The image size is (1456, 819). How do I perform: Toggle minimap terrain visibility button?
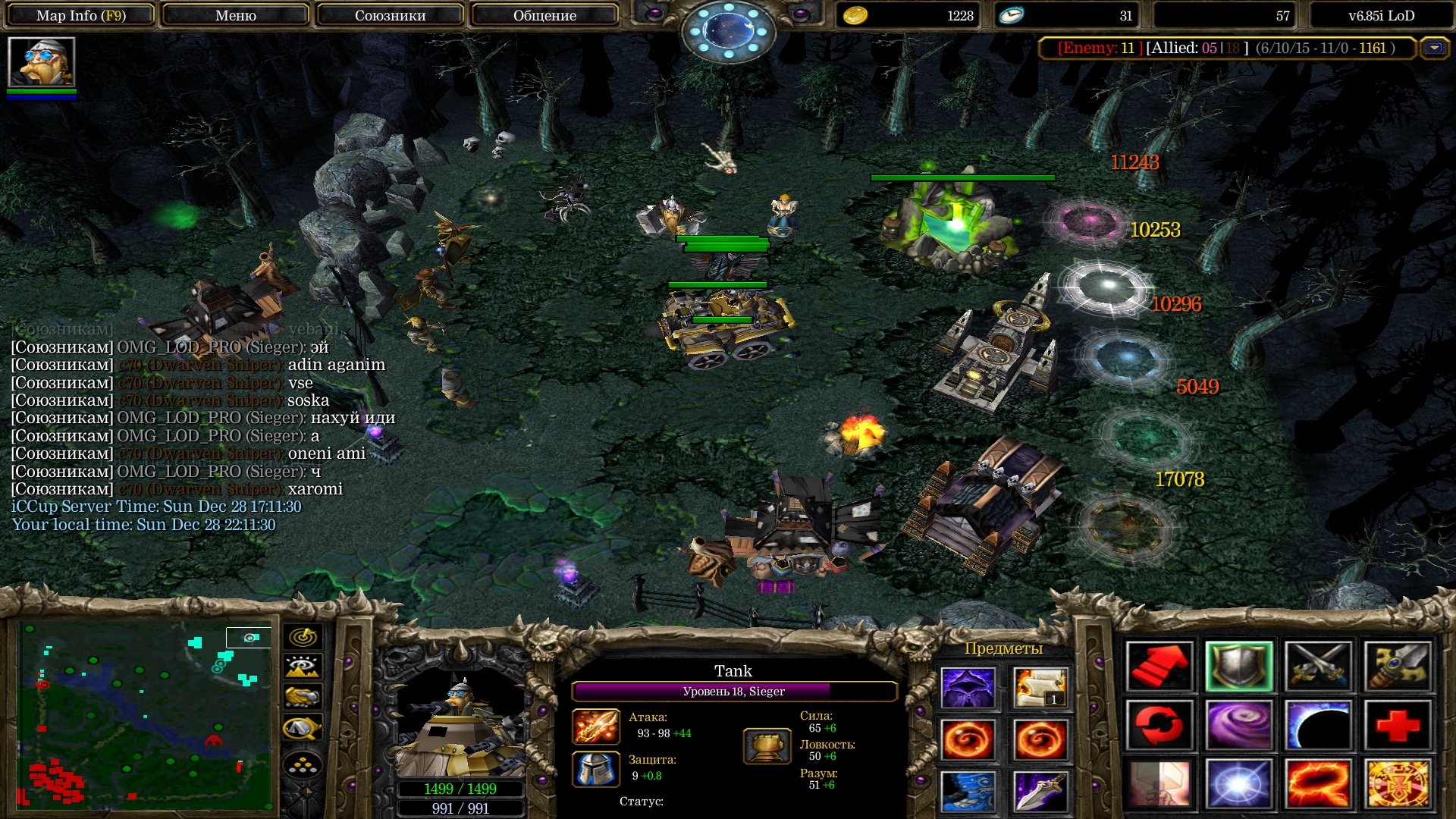click(x=303, y=667)
